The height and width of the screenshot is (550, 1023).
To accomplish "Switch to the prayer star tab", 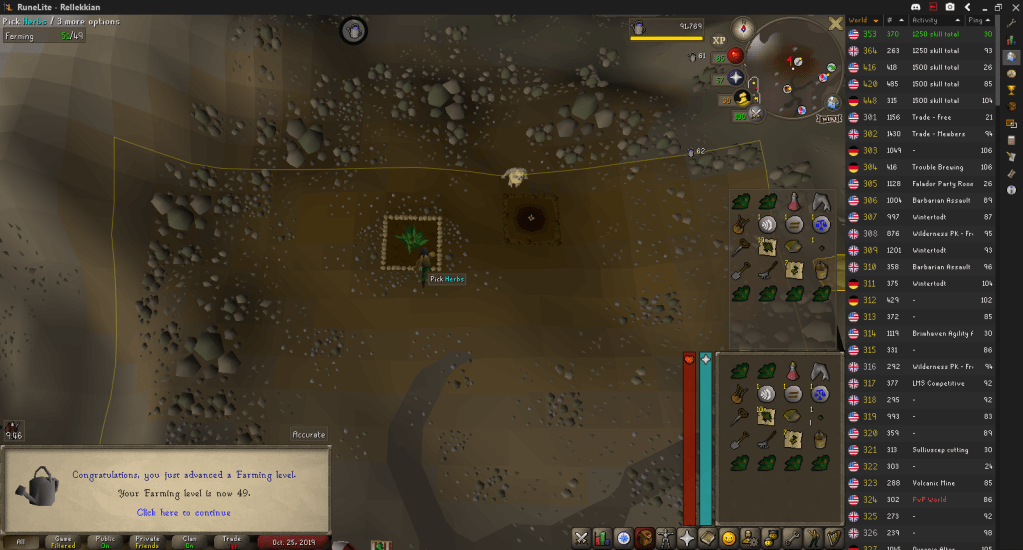I will 687,538.
